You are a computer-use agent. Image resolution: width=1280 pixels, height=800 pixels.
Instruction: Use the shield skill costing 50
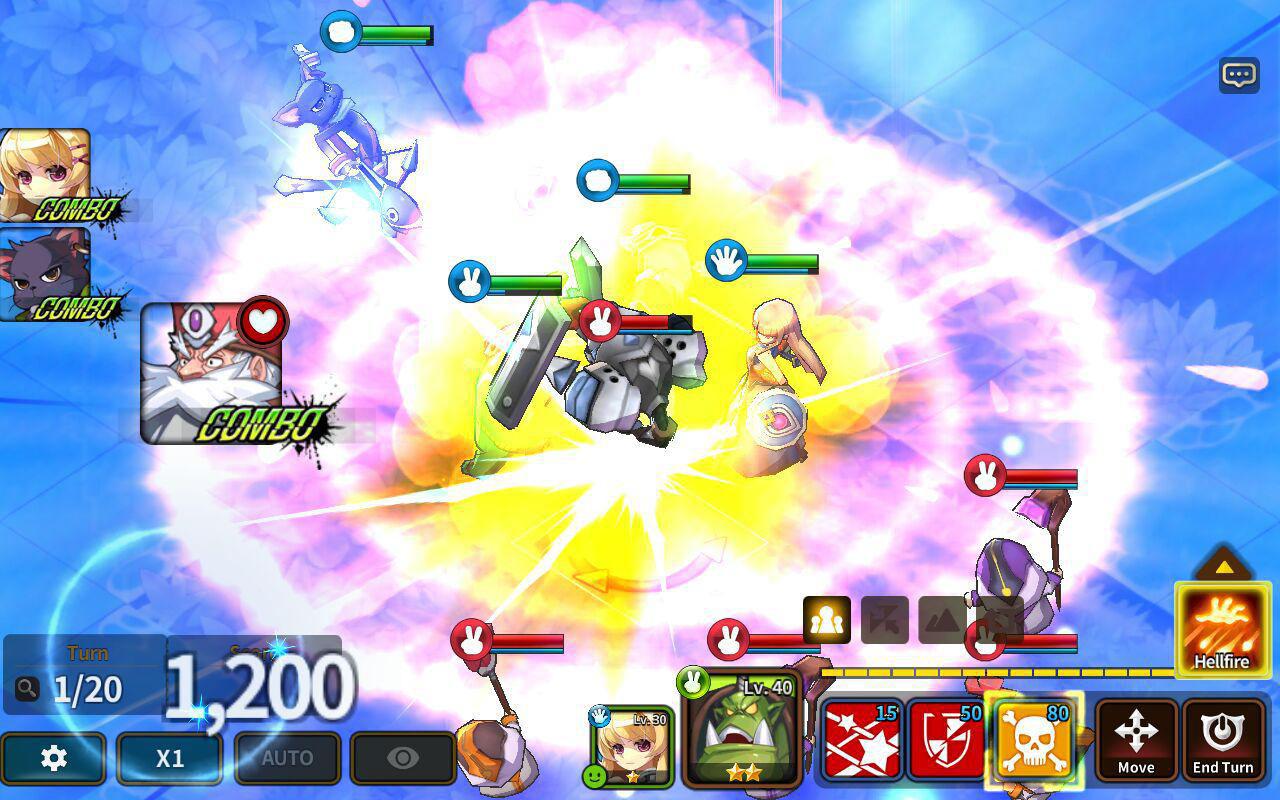(x=946, y=741)
